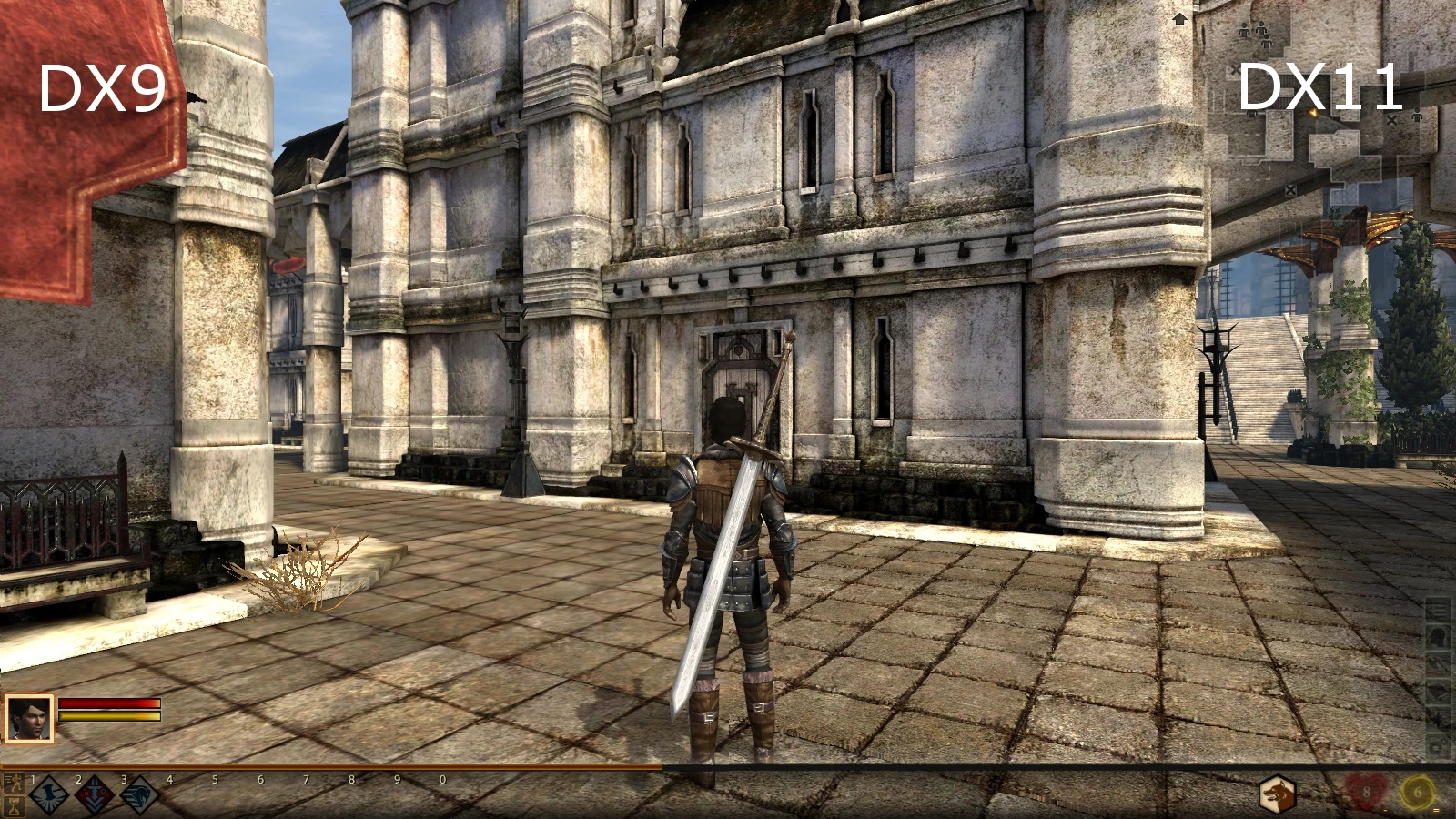The width and height of the screenshot is (1456, 819).
Task: Use the yellow lyrium potion icon
Action: [x=1418, y=792]
